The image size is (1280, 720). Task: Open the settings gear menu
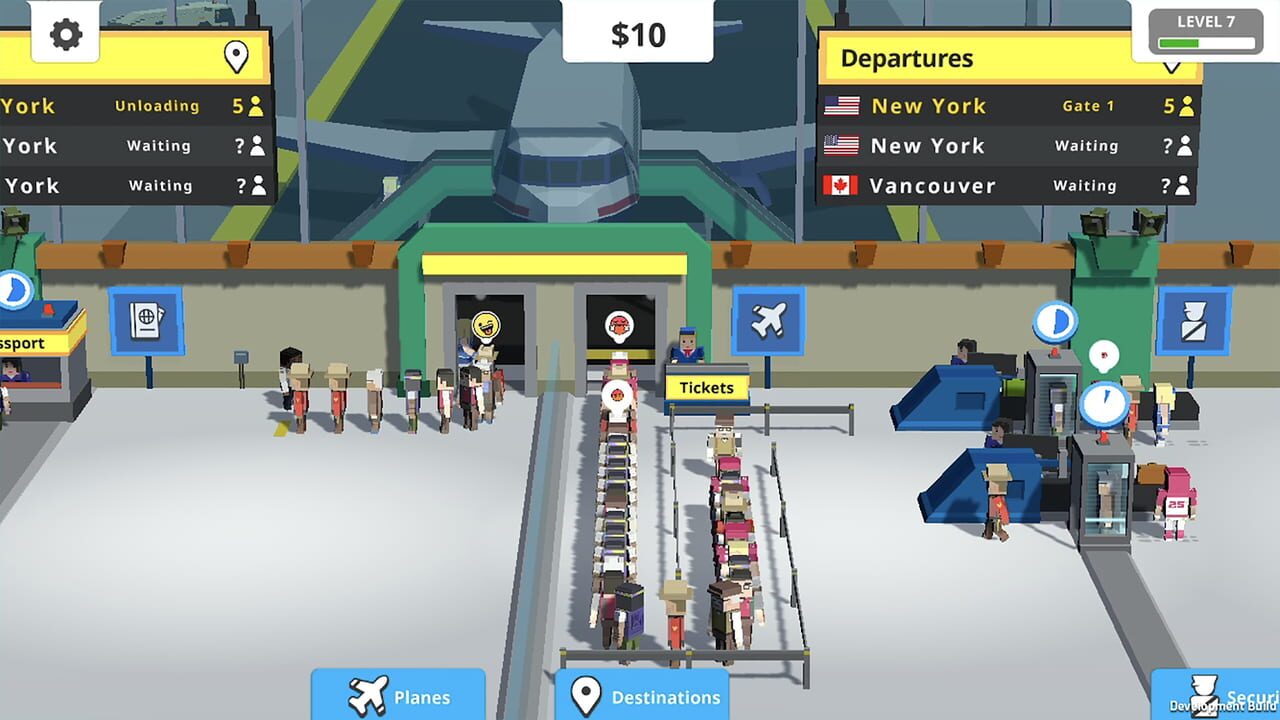(x=65, y=32)
